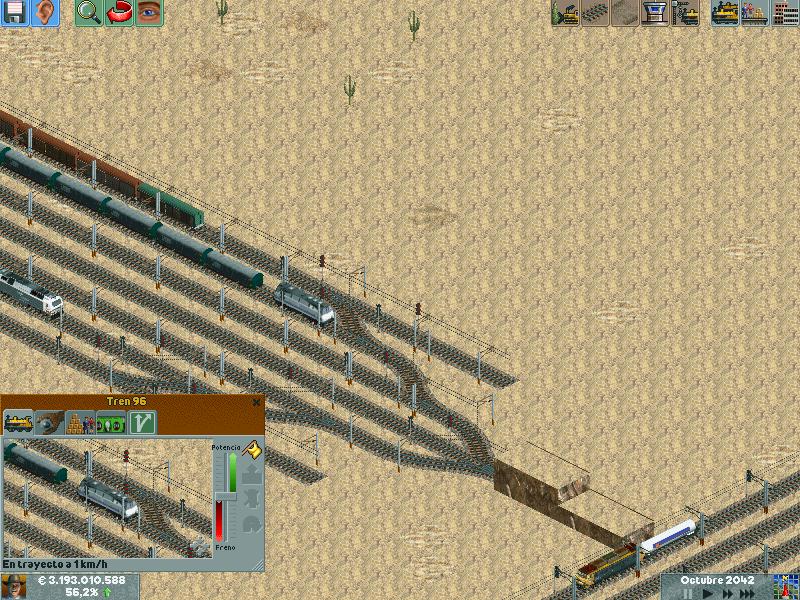
Task: Open the floppy disk save menu
Action: point(15,13)
